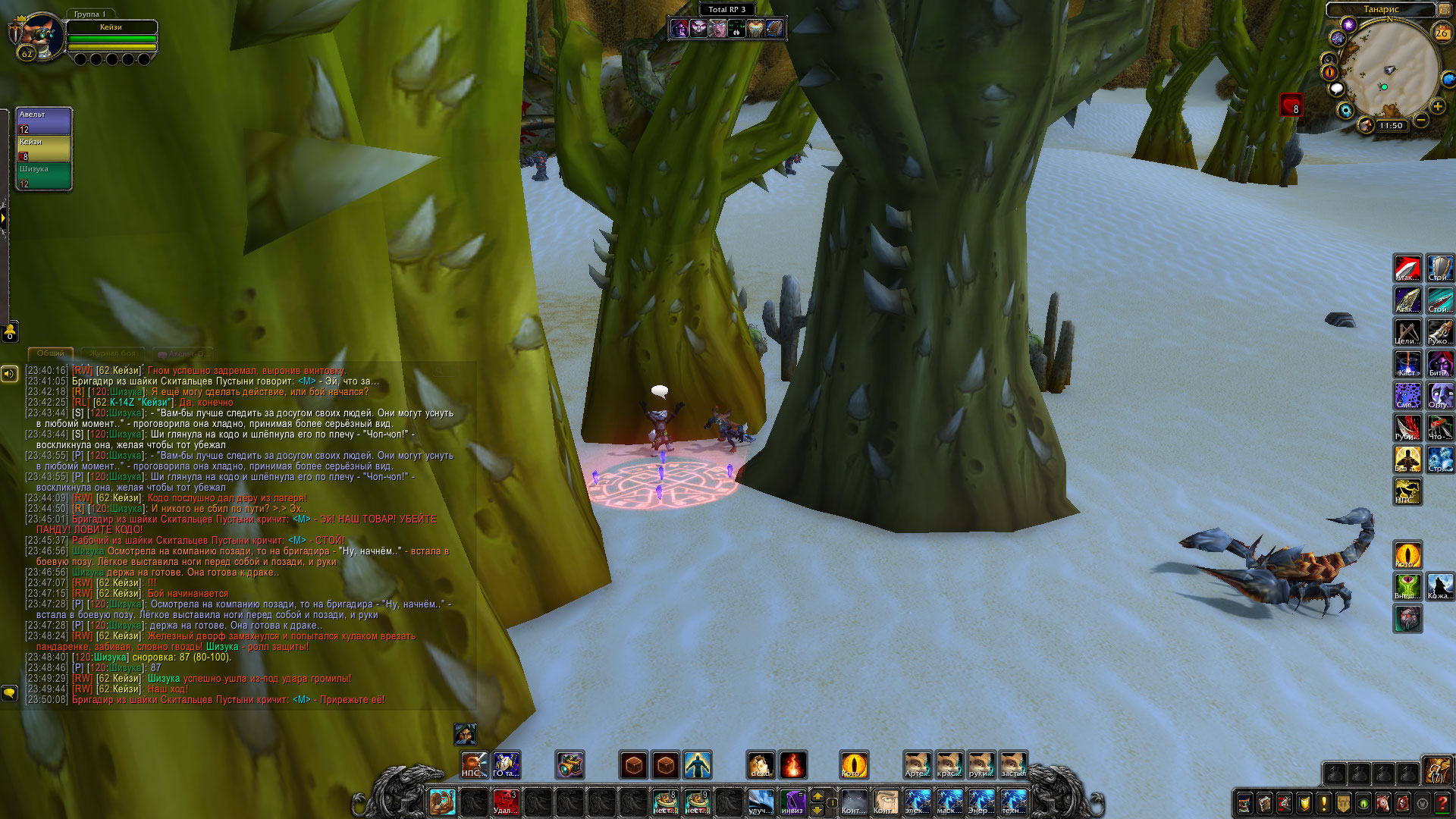The image size is (1456, 819).
Task: Open the calendar showing day 26
Action: [x=1442, y=33]
